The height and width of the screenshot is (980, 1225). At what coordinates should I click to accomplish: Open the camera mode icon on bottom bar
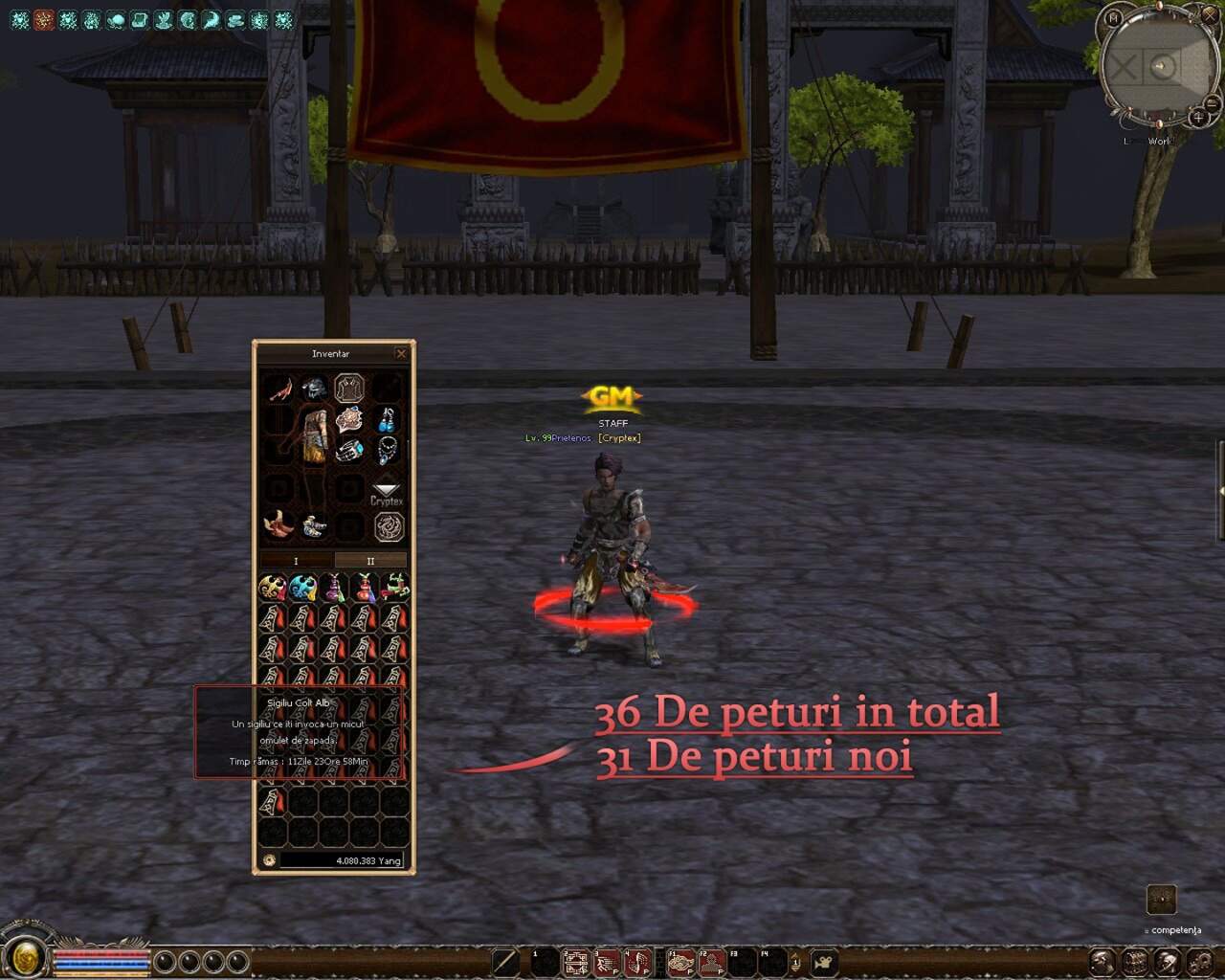[x=825, y=963]
